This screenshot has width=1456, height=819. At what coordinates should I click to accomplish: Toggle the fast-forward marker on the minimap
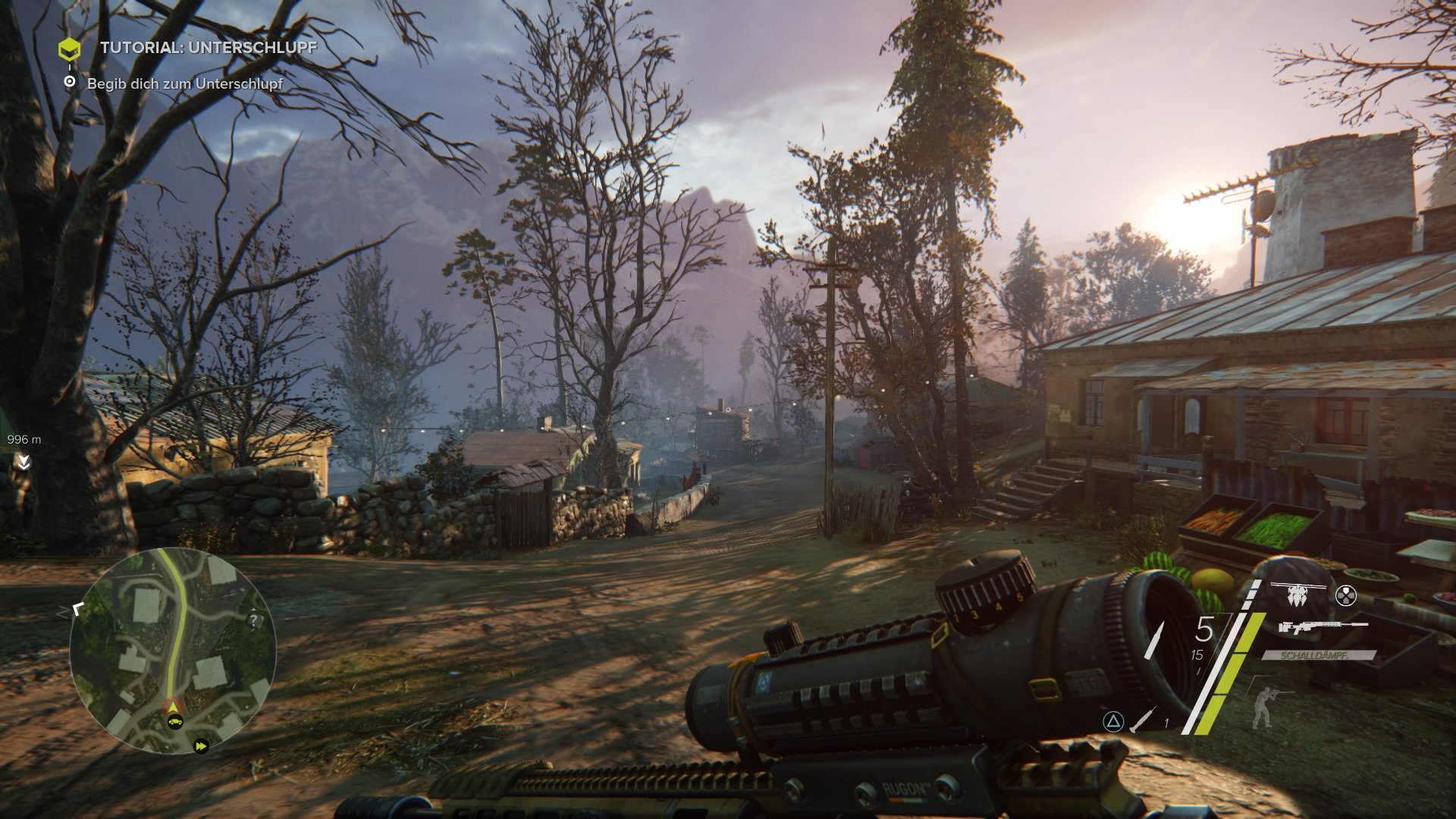[201, 746]
